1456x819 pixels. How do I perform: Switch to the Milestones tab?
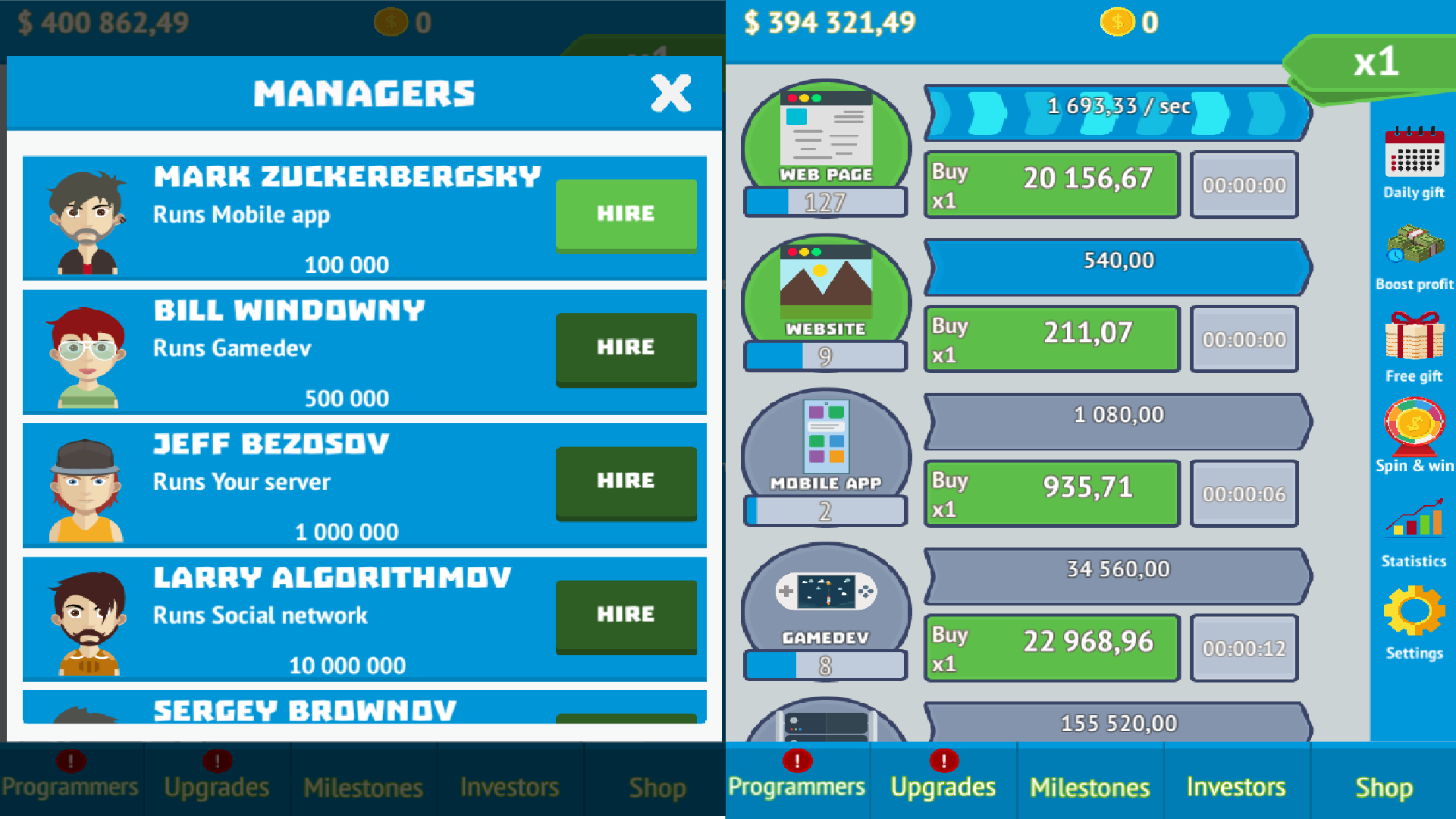tap(1090, 787)
